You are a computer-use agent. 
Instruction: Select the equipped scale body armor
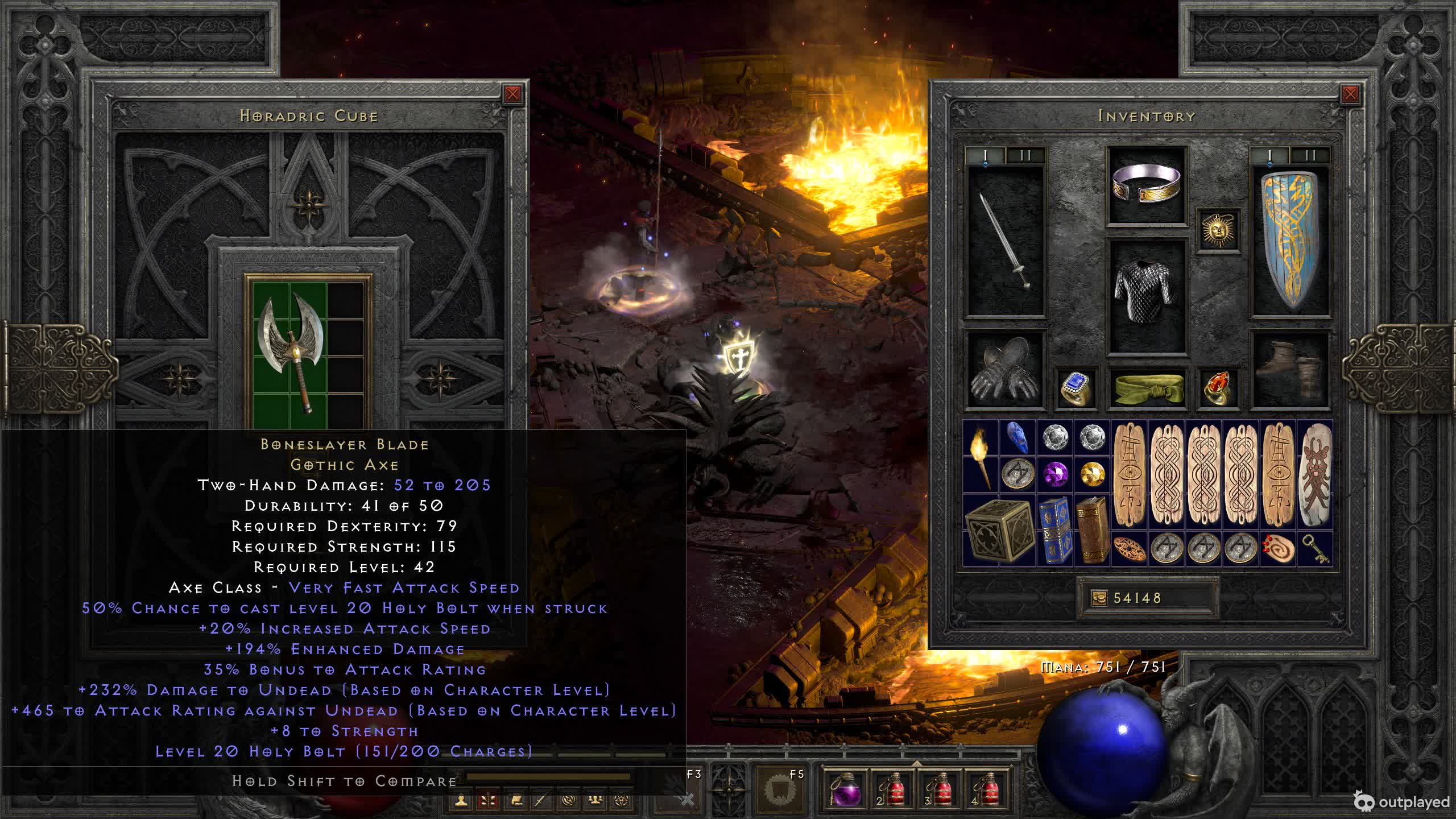tap(1147, 296)
